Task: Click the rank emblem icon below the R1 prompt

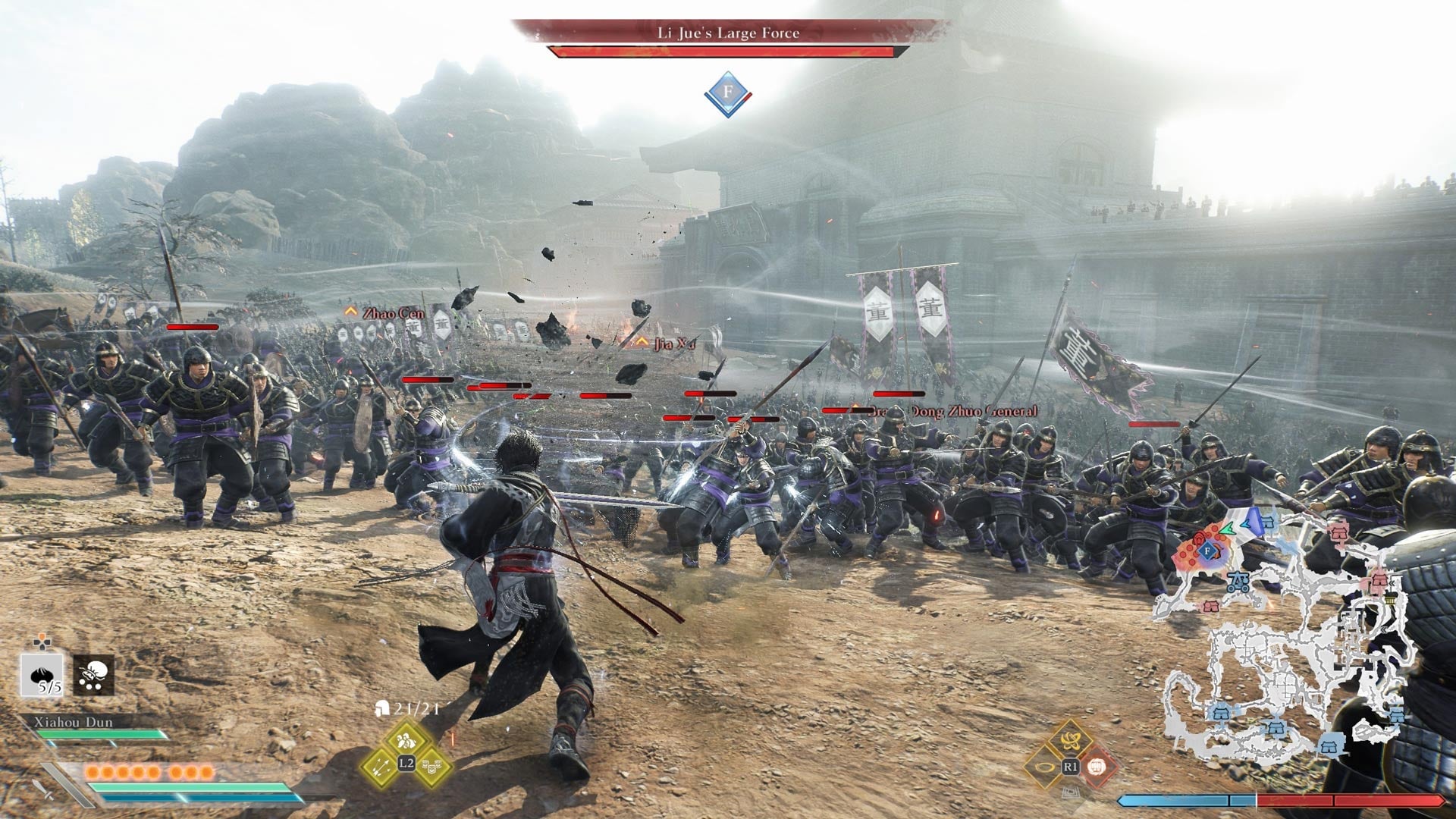Action: point(1070,792)
